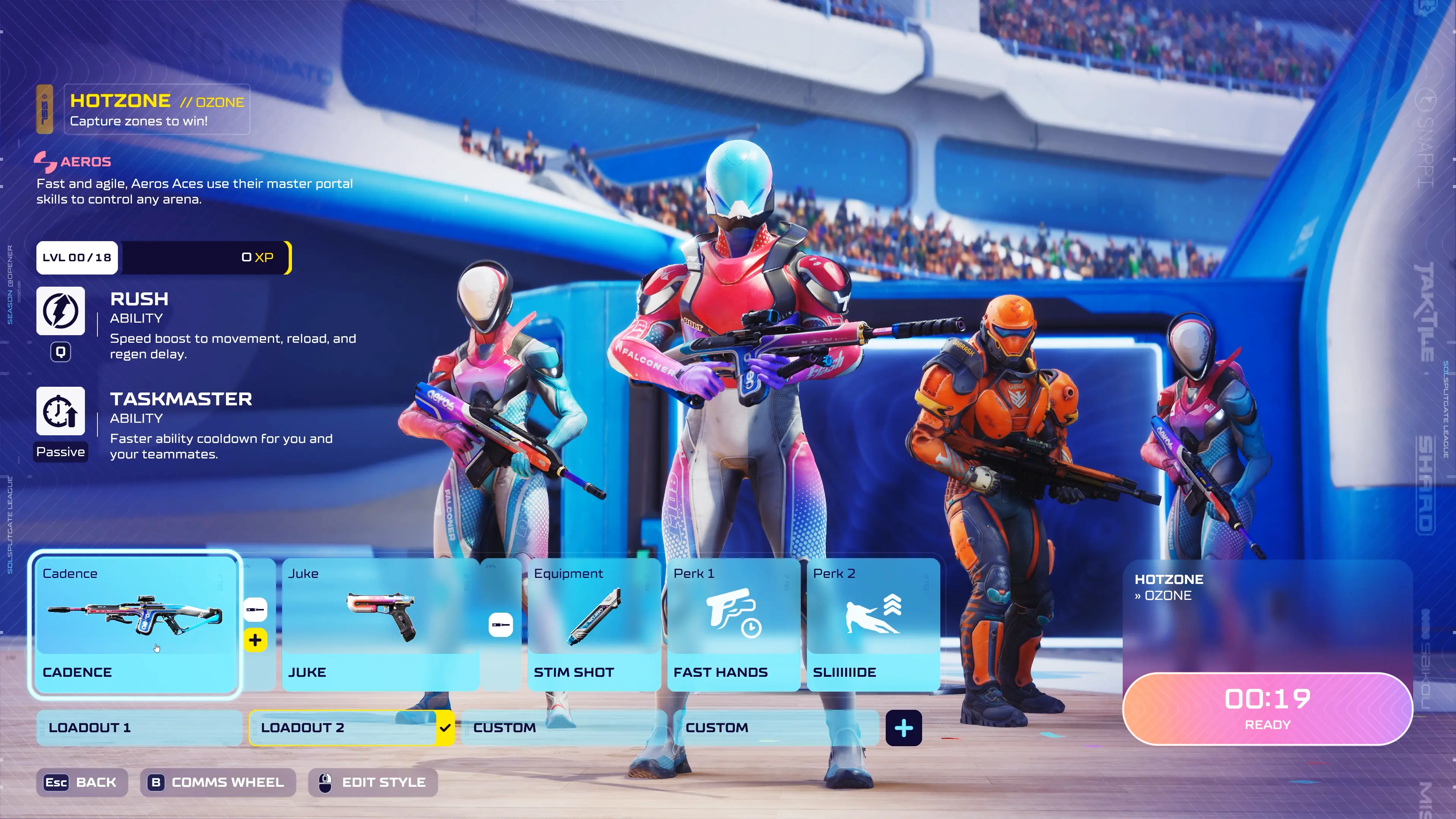Select the Fast Hands perk slot
This screenshot has width=1456, height=819.
pos(733,624)
